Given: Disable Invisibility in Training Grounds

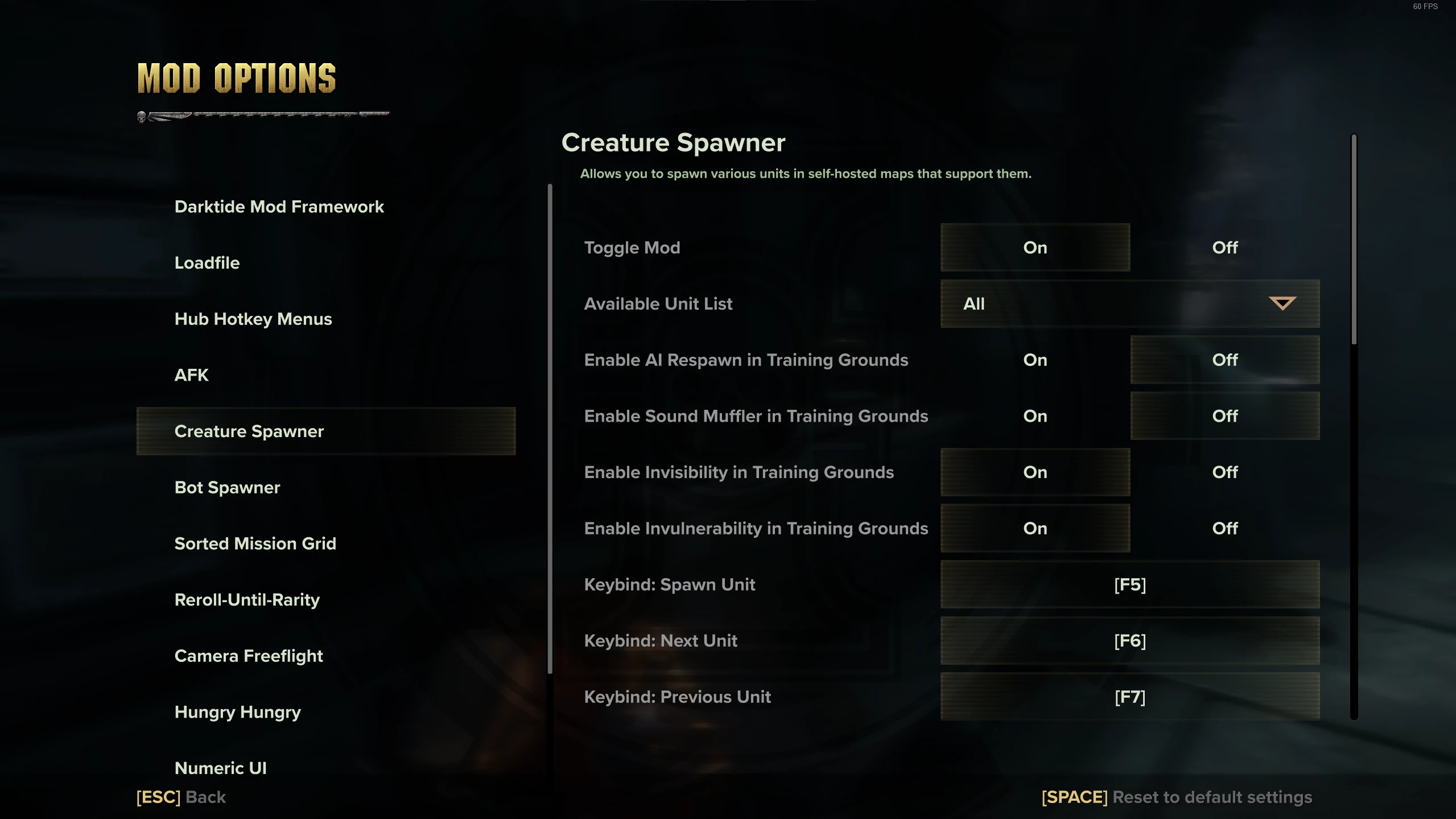Looking at the screenshot, I should tap(1224, 472).
